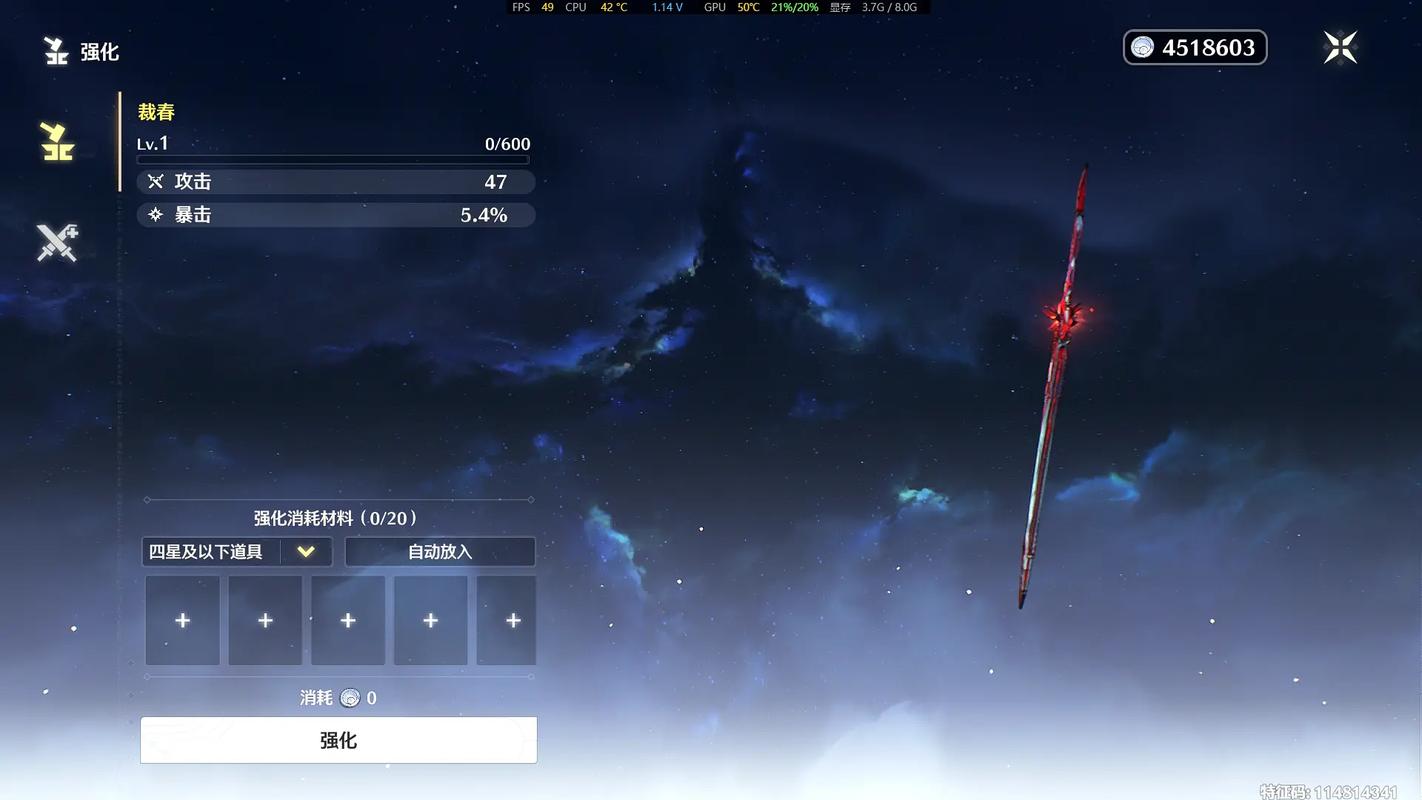1422x800 pixels.
Task: Click the 暴击 crit stat icon
Action: click(x=153, y=214)
